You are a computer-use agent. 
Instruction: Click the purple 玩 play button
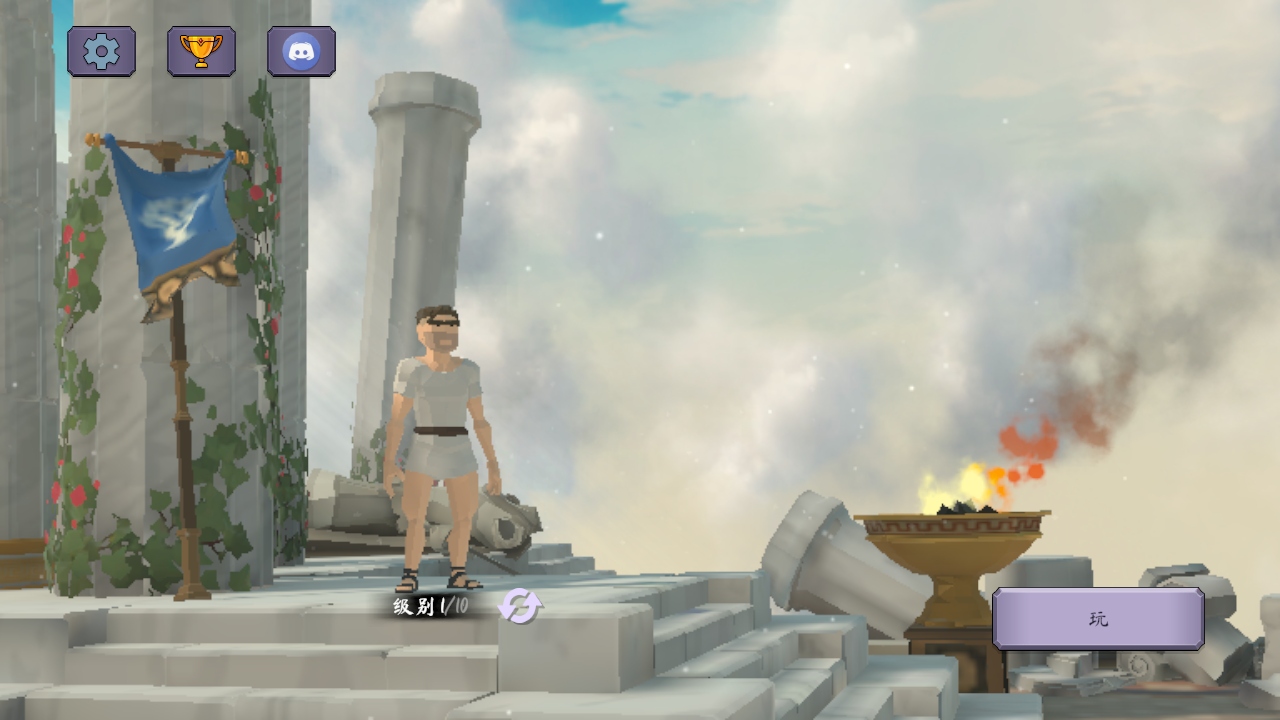click(1098, 619)
